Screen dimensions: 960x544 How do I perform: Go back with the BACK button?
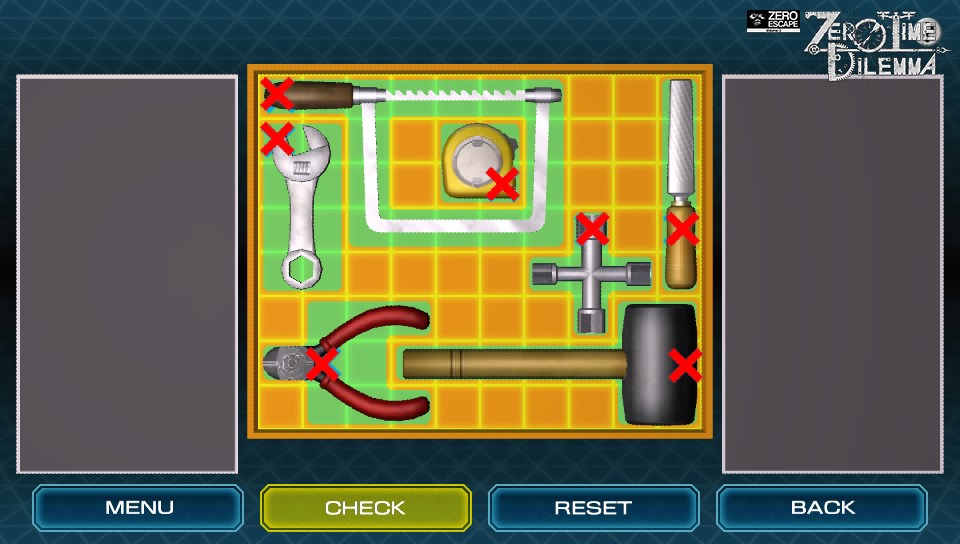pos(821,507)
